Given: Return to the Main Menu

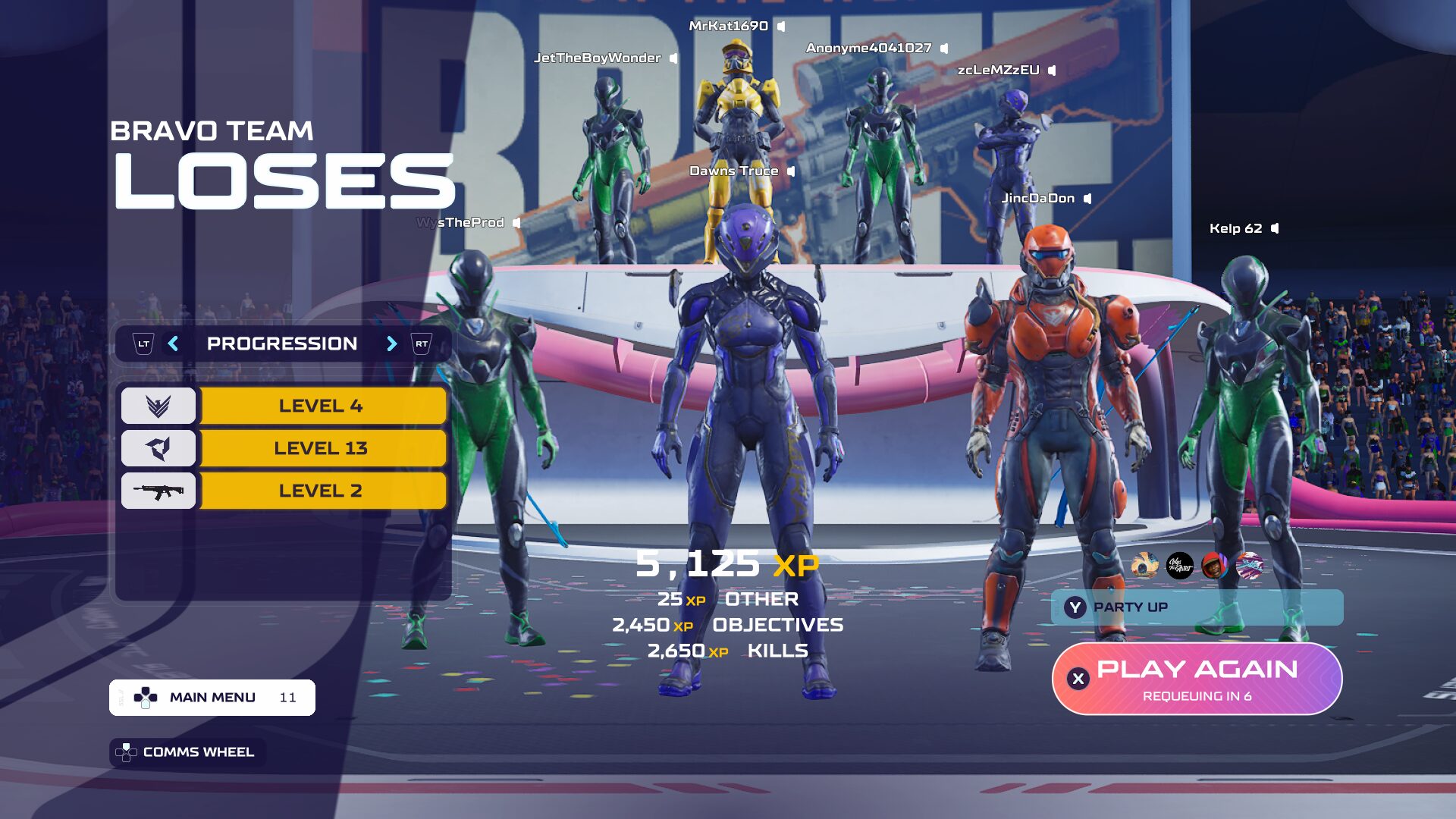Looking at the screenshot, I should pos(212,698).
